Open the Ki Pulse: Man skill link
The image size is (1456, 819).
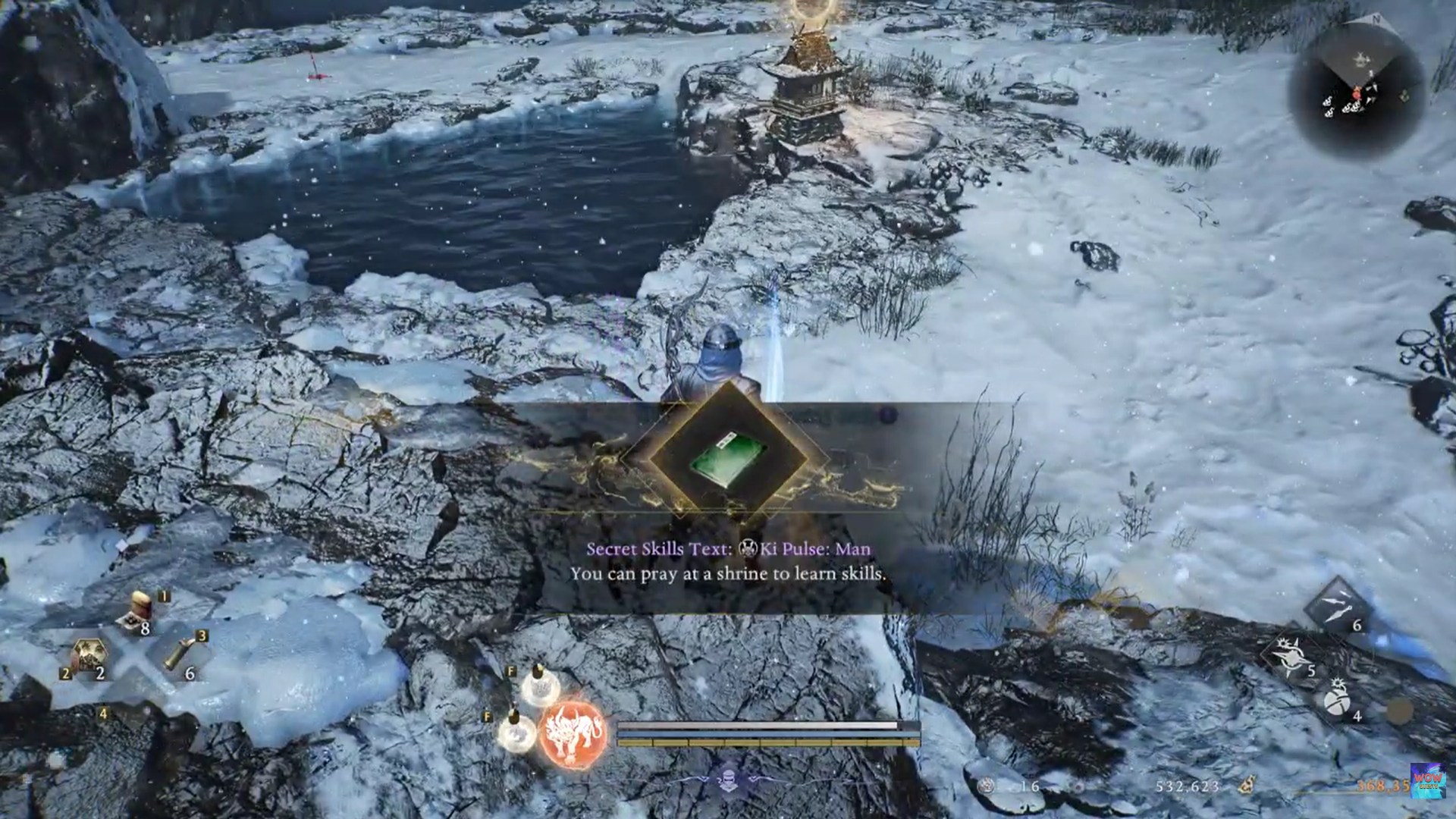tap(808, 550)
